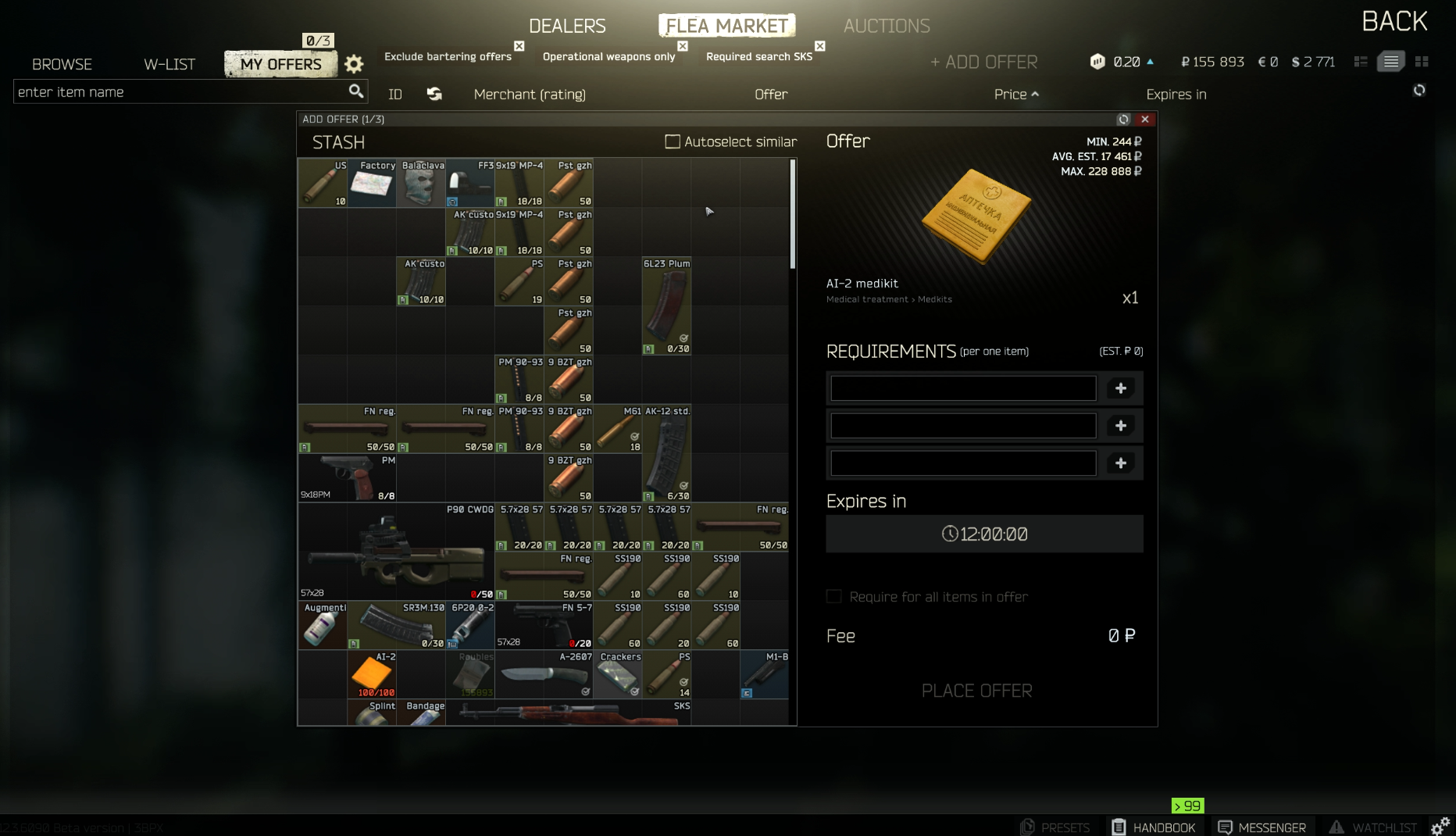This screenshot has width=1456, height=836.
Task: Click the PLACE OFFER button
Action: 976,691
